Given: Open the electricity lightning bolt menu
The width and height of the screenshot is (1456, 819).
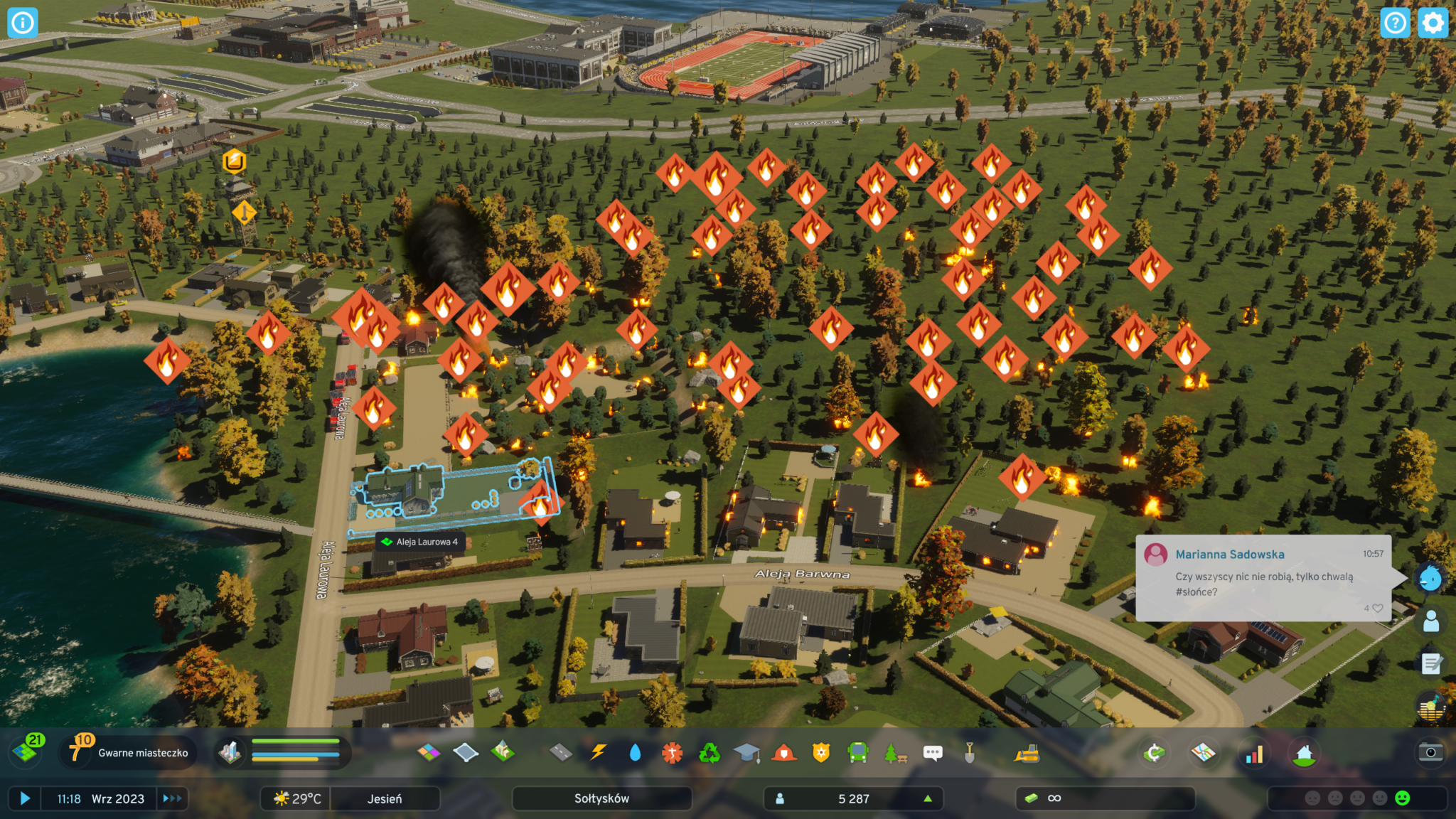Looking at the screenshot, I should 598,752.
